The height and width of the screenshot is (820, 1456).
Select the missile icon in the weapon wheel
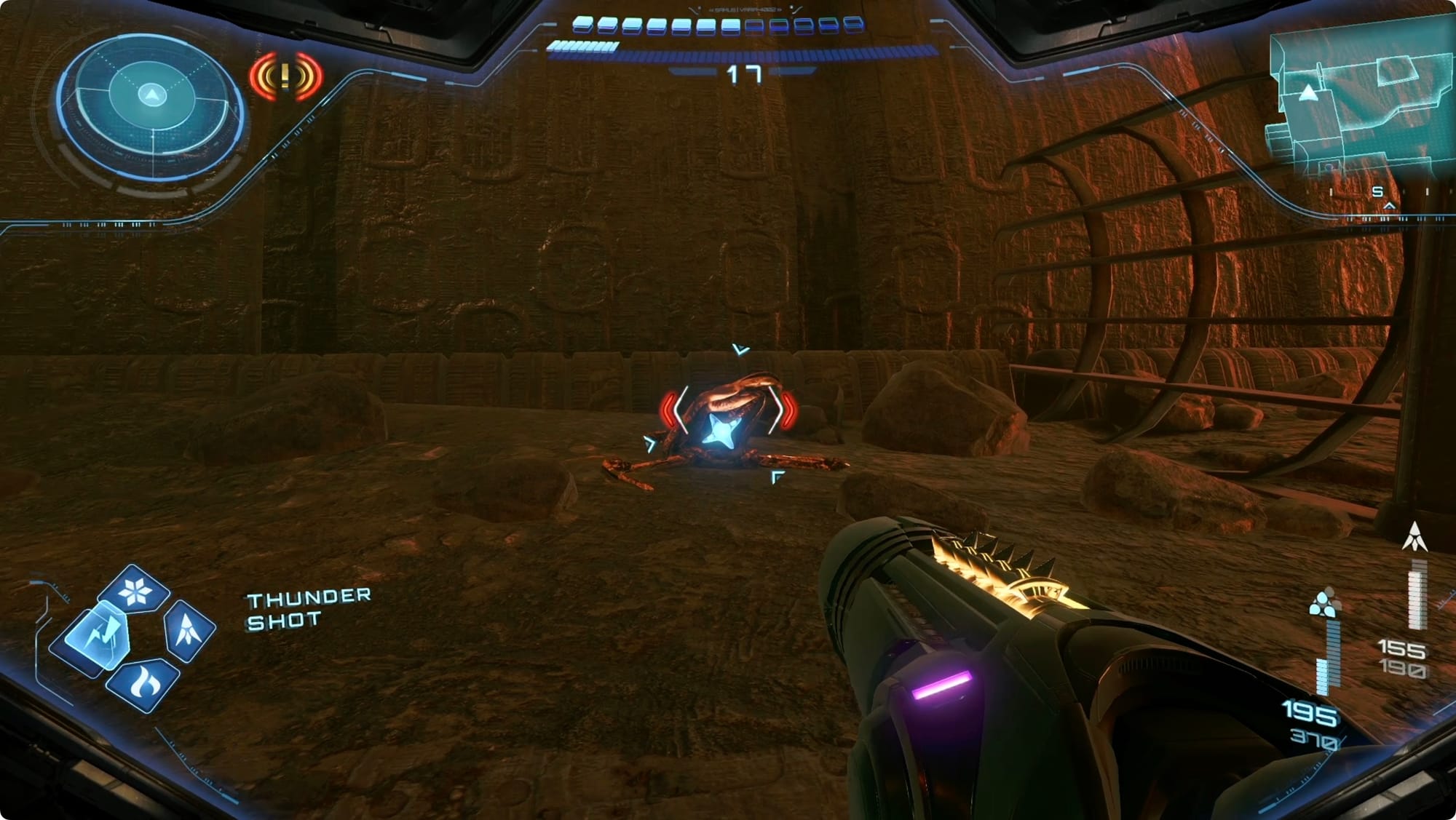189,630
